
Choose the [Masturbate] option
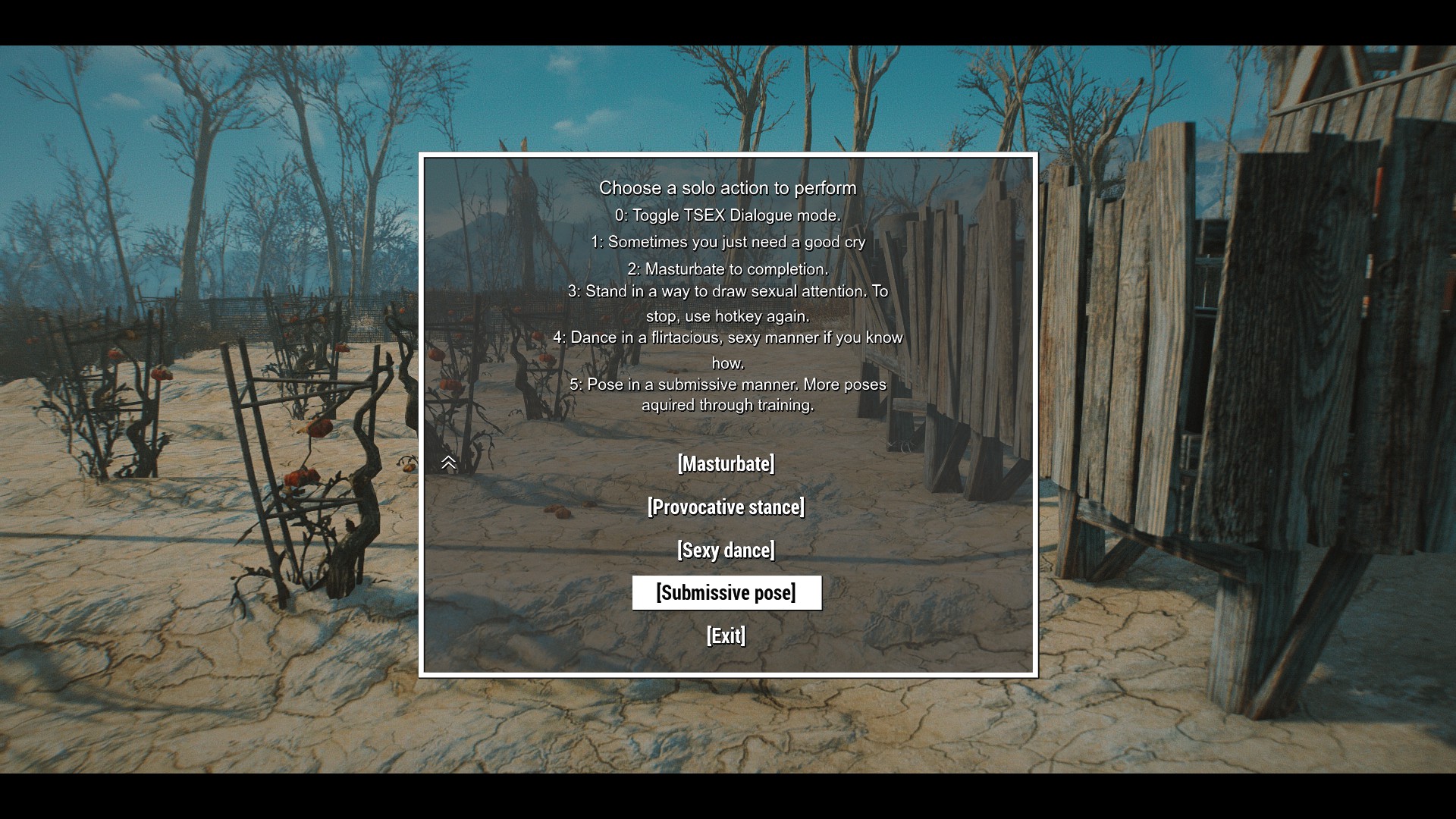tap(726, 464)
